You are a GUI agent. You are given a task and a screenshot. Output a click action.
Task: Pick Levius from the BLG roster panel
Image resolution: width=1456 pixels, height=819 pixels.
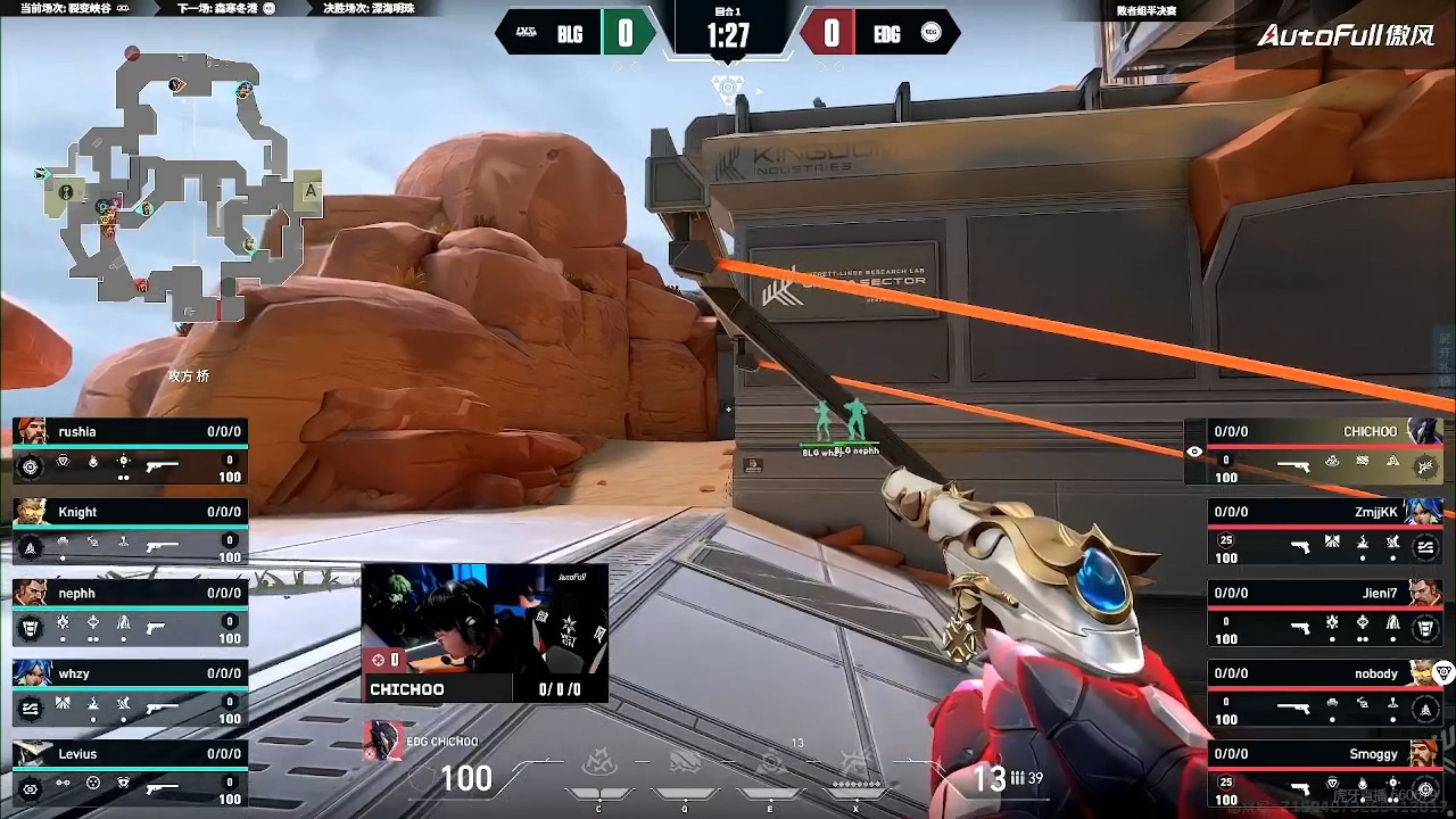click(130, 773)
